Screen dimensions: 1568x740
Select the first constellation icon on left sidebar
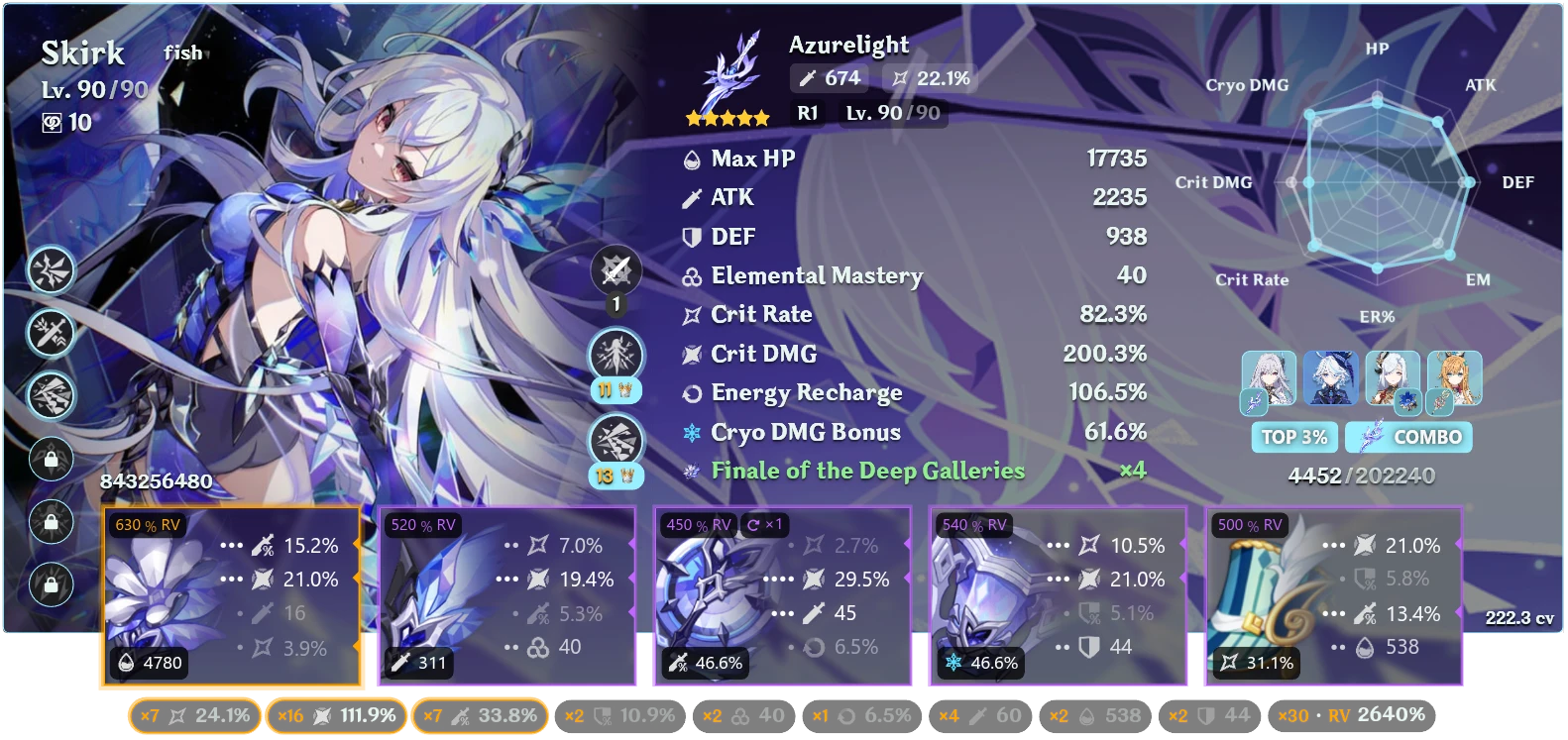pyautogui.click(x=51, y=270)
